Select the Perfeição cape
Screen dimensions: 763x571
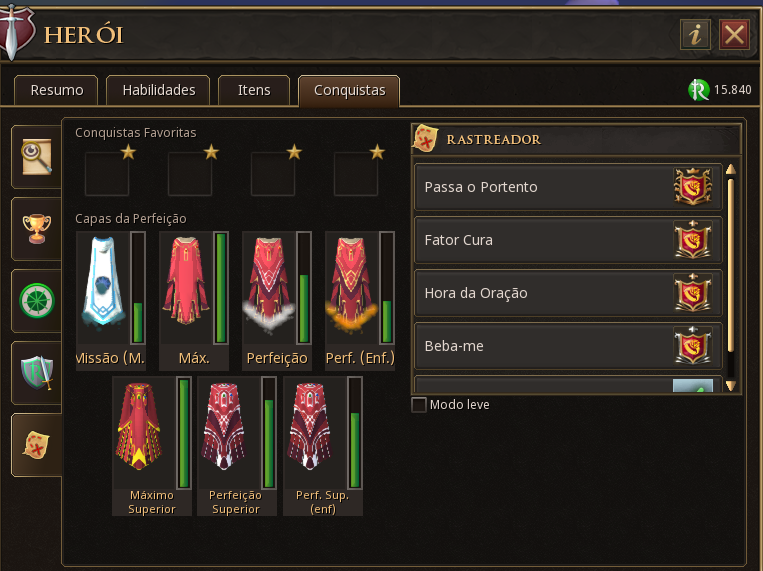[270, 290]
